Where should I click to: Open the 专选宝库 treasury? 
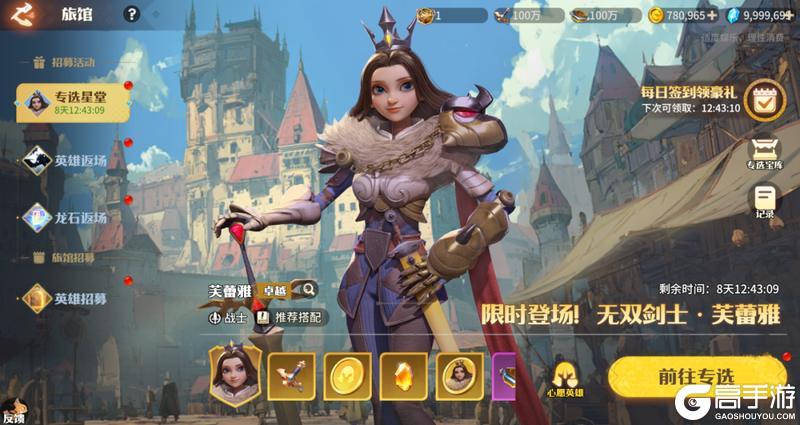click(x=765, y=153)
